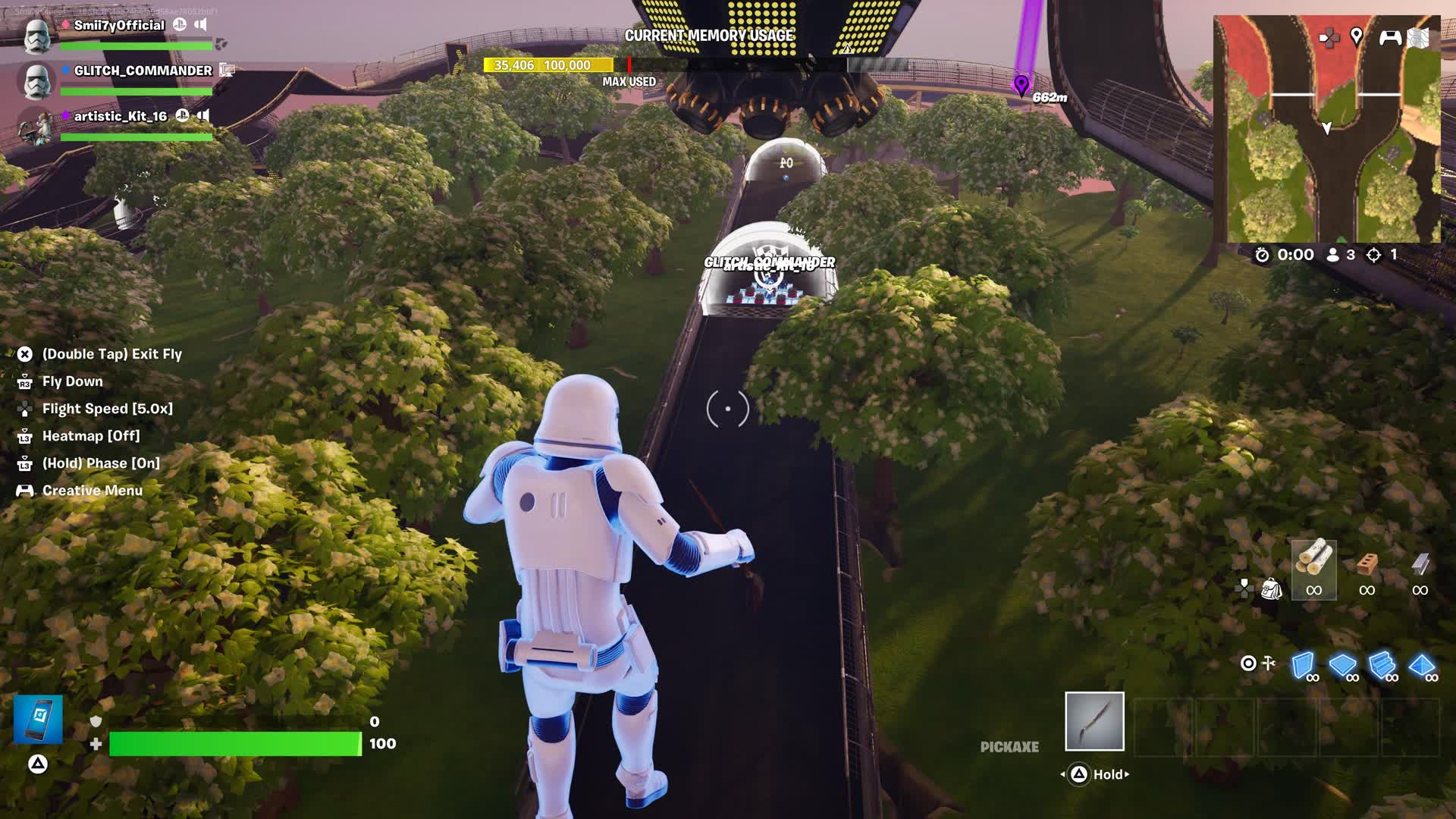Click Smii7yOfficial's PlayStation platform icon

[x=180, y=25]
